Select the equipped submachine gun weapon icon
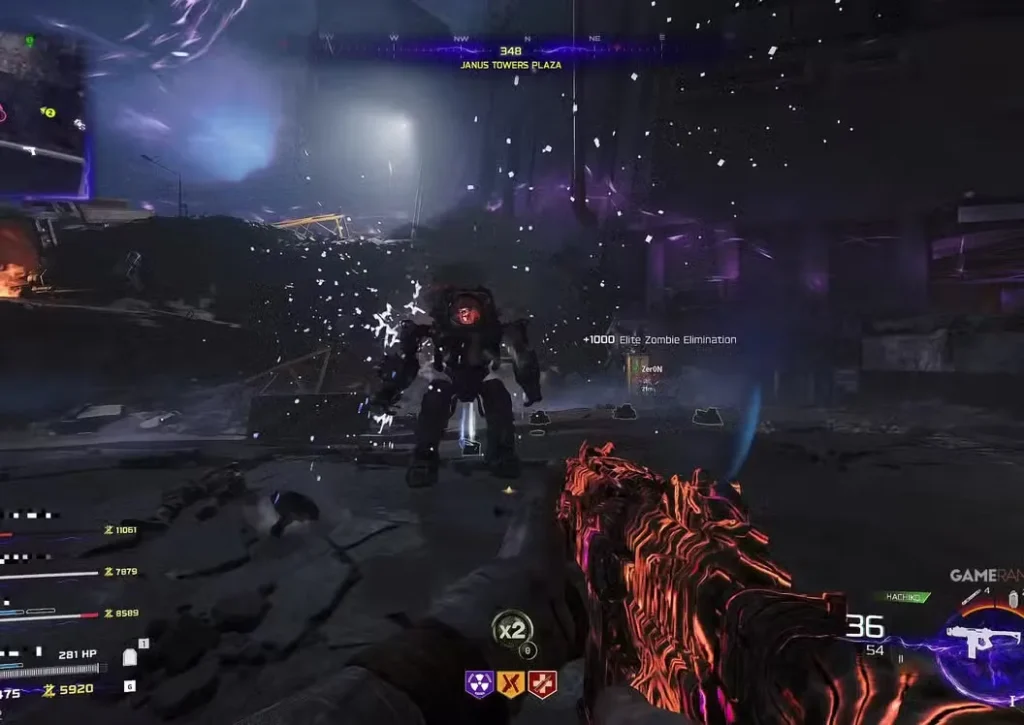 point(983,641)
